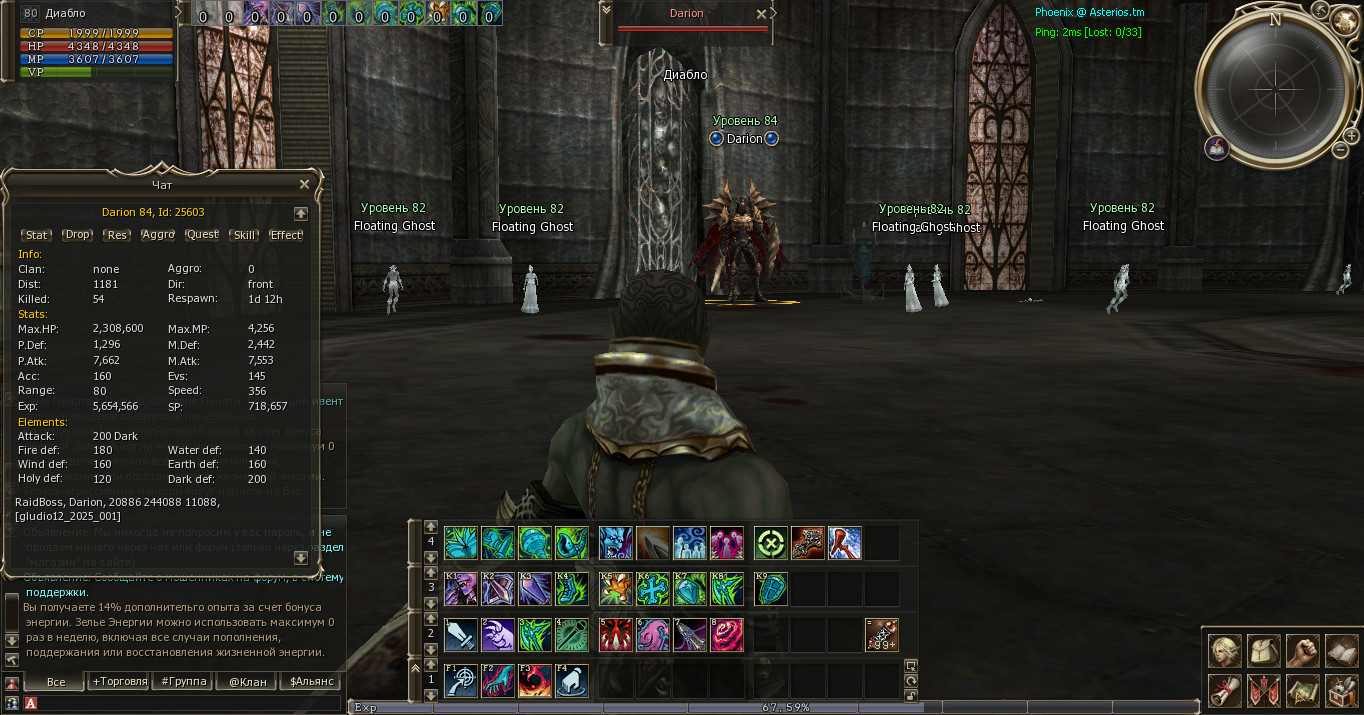The width and height of the screenshot is (1364, 715).
Task: Zoom out the compass minimap
Action: click(1340, 150)
